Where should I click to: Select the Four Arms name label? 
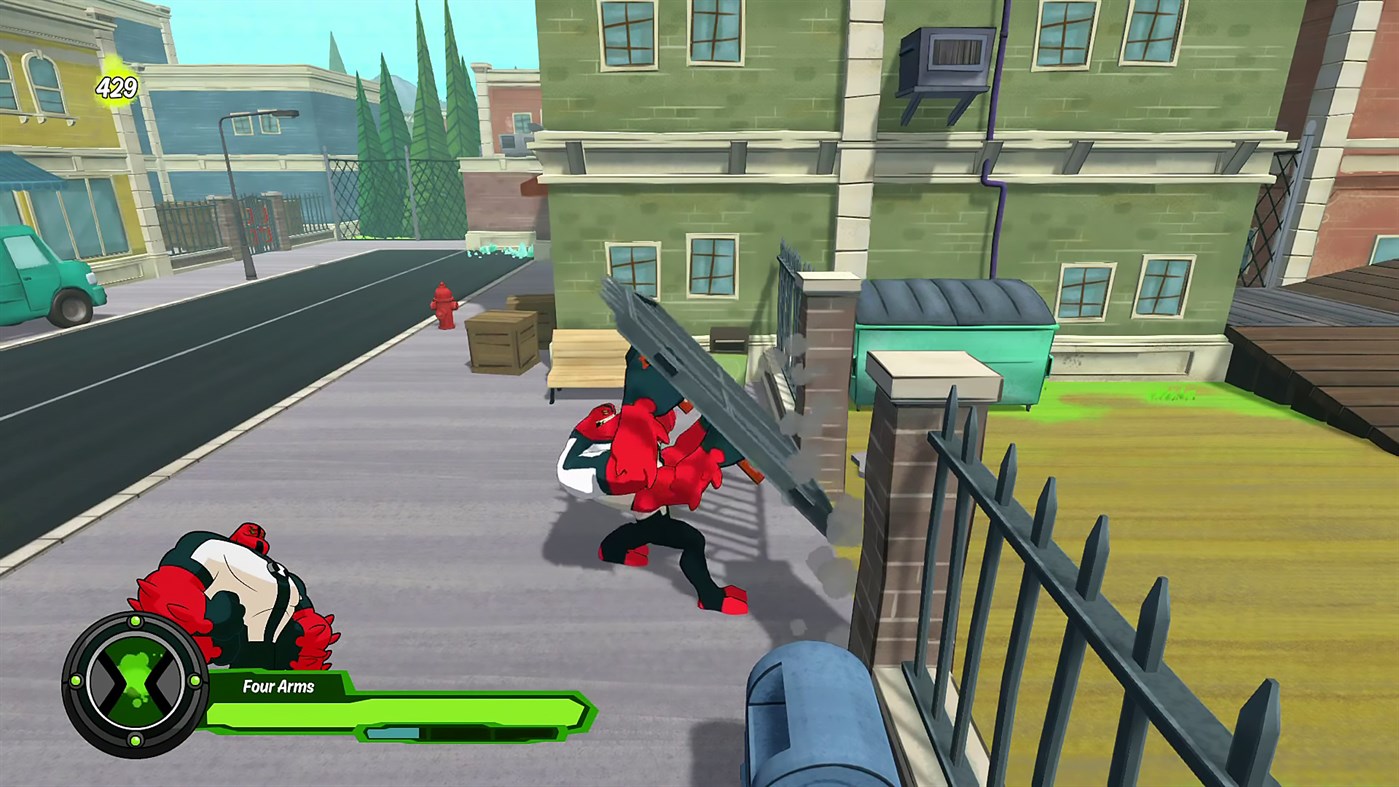tap(277, 687)
